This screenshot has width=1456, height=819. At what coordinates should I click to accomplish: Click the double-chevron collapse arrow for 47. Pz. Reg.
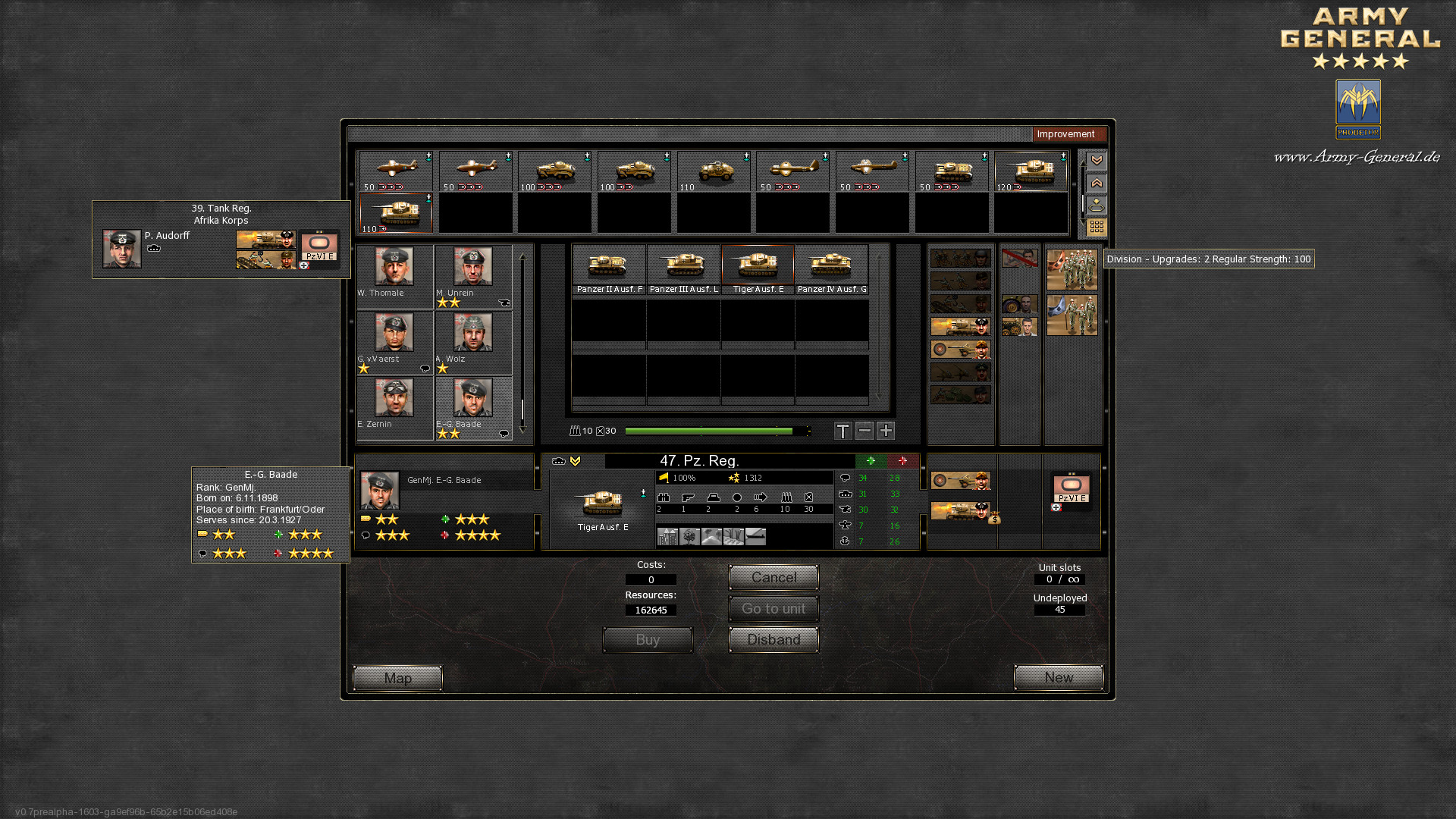pos(576,460)
